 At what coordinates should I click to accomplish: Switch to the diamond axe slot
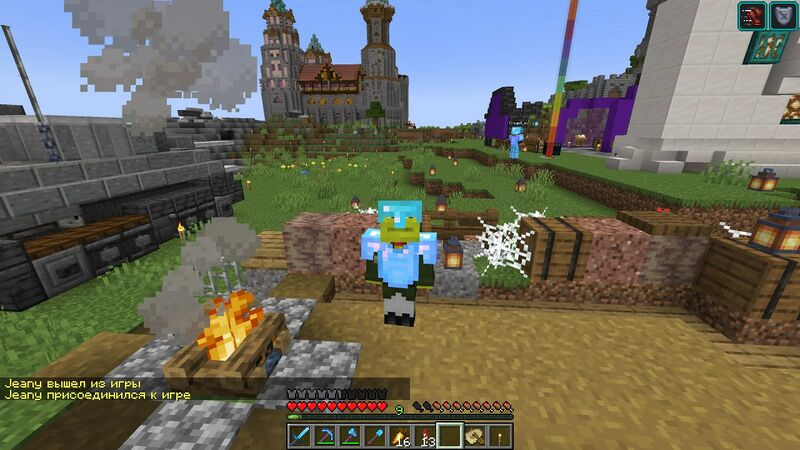click(x=351, y=436)
